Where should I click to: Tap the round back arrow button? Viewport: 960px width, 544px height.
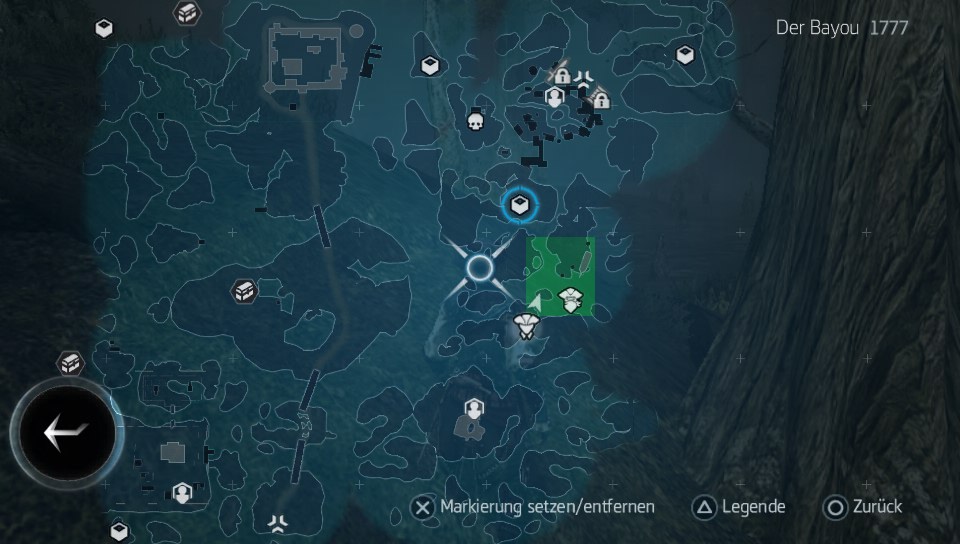pyautogui.click(x=67, y=433)
